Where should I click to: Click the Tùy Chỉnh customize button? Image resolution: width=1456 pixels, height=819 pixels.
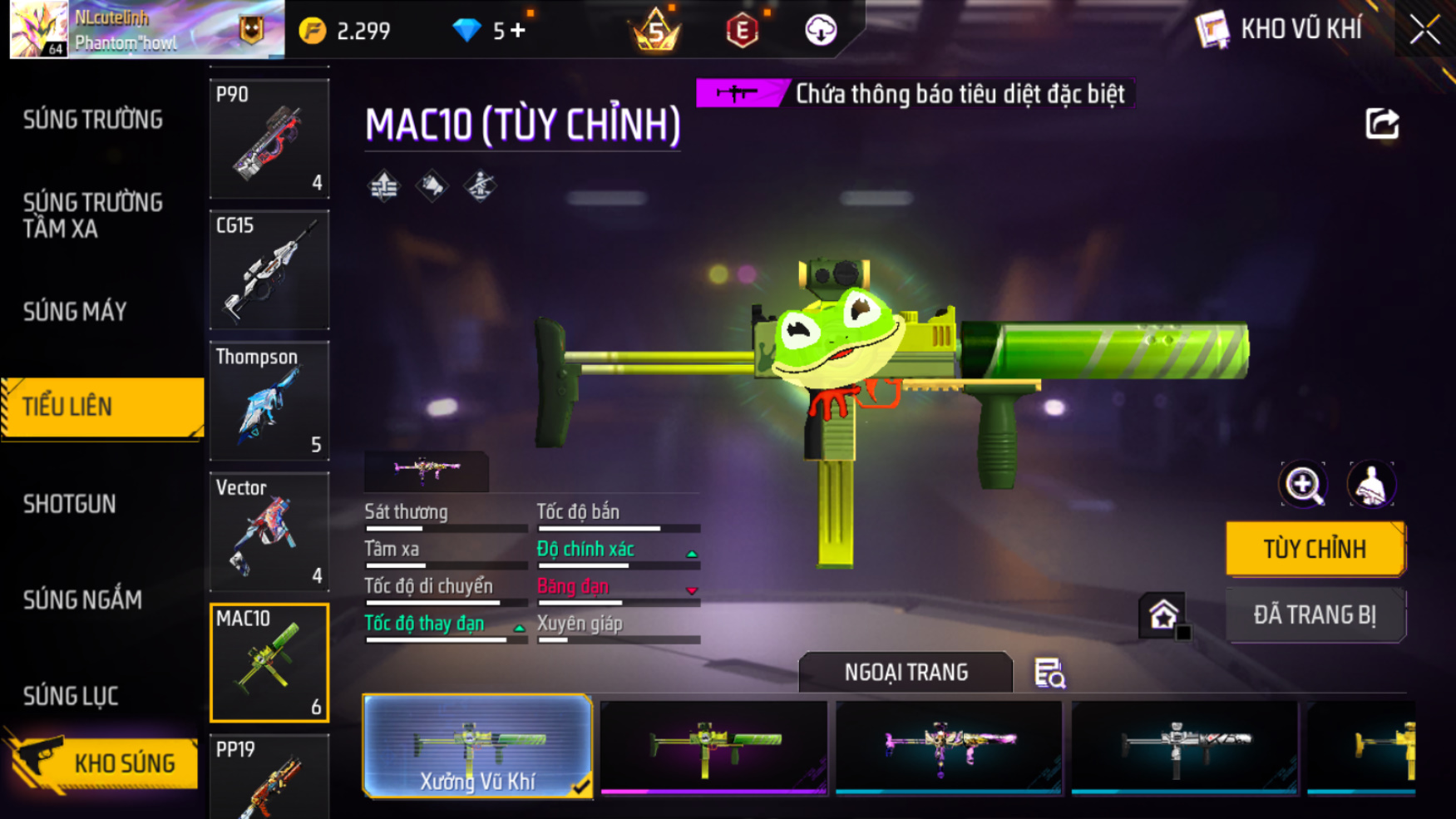1315,549
